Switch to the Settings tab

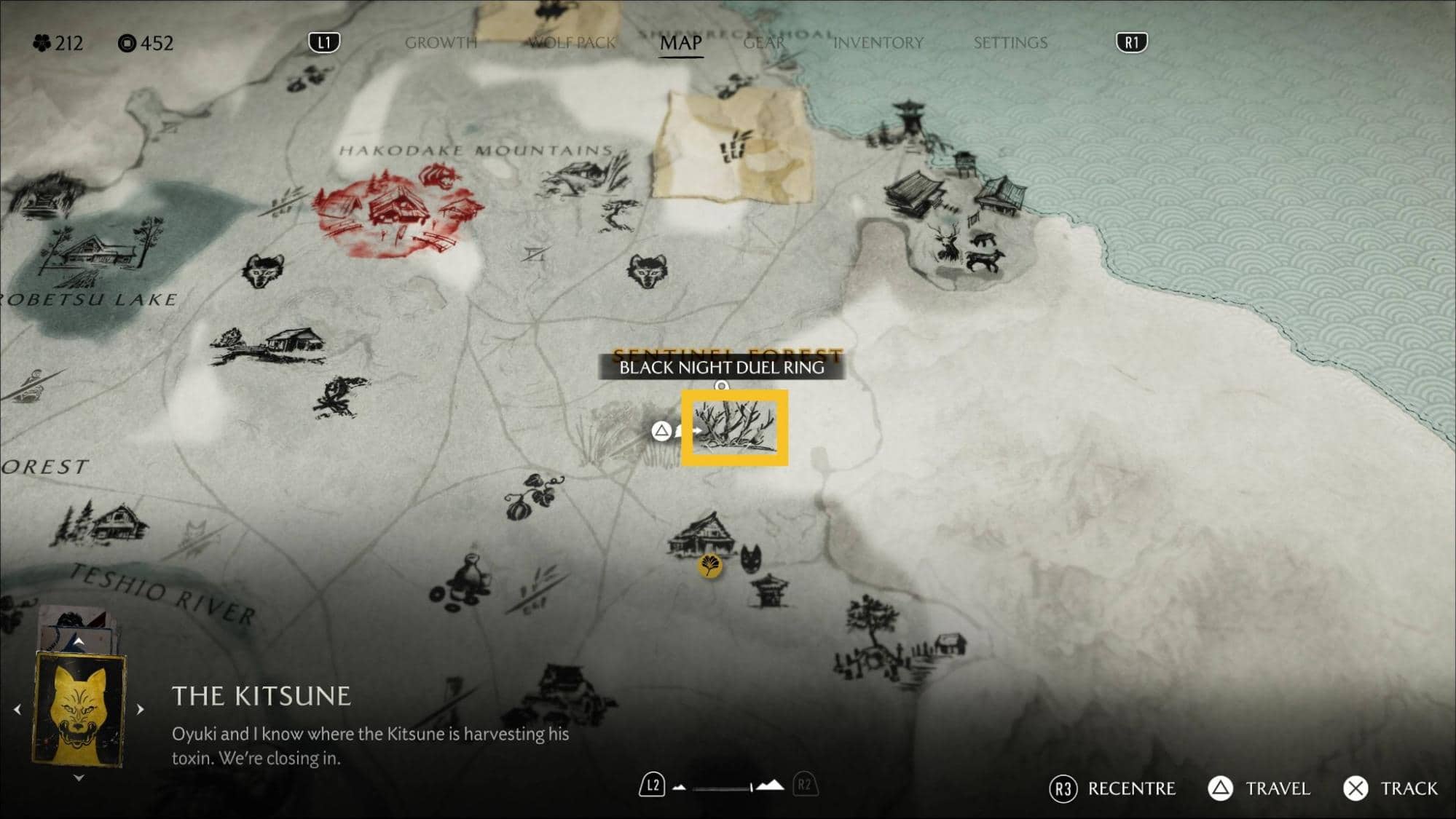click(1010, 43)
